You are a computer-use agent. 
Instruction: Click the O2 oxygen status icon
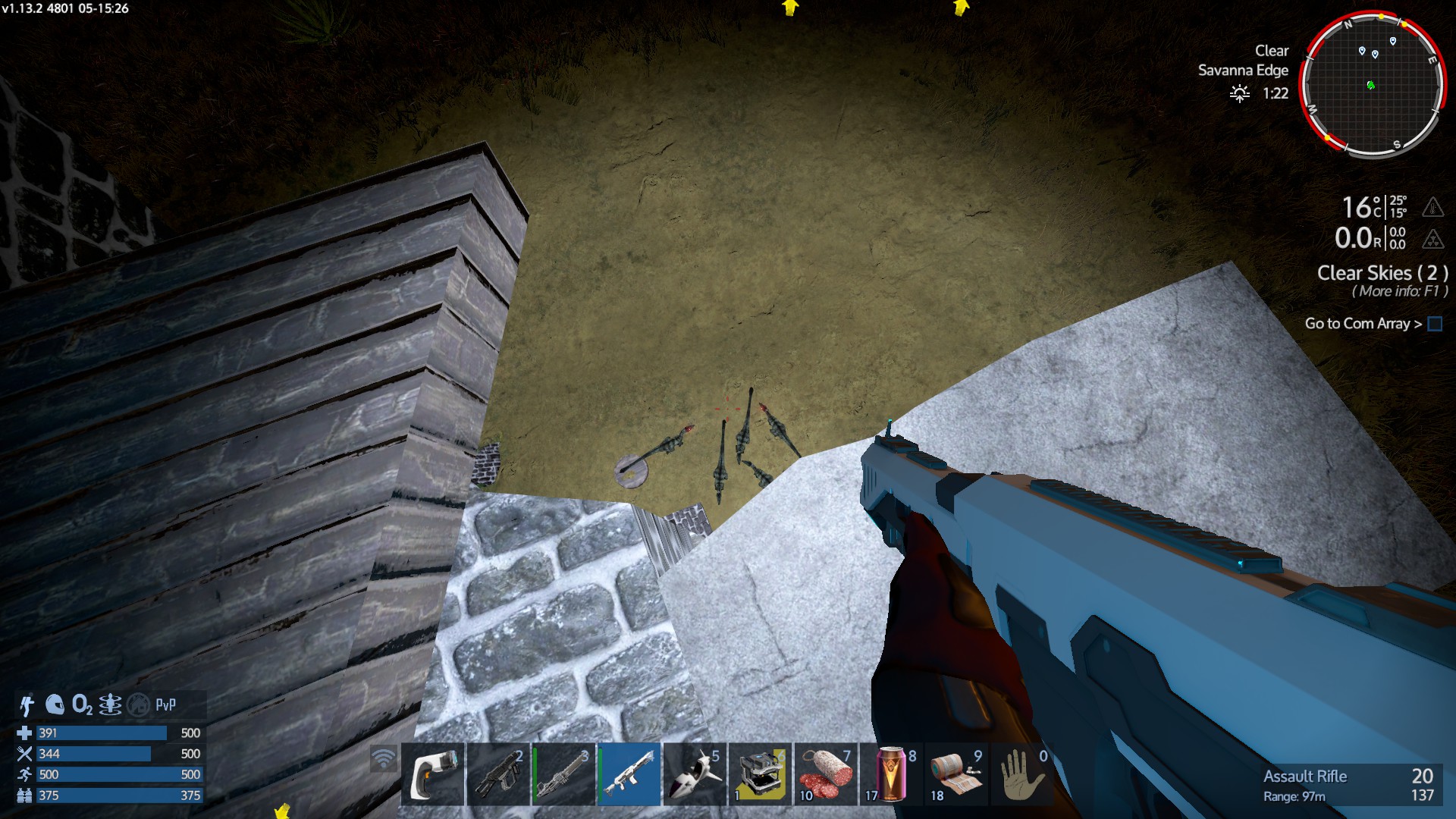82,705
